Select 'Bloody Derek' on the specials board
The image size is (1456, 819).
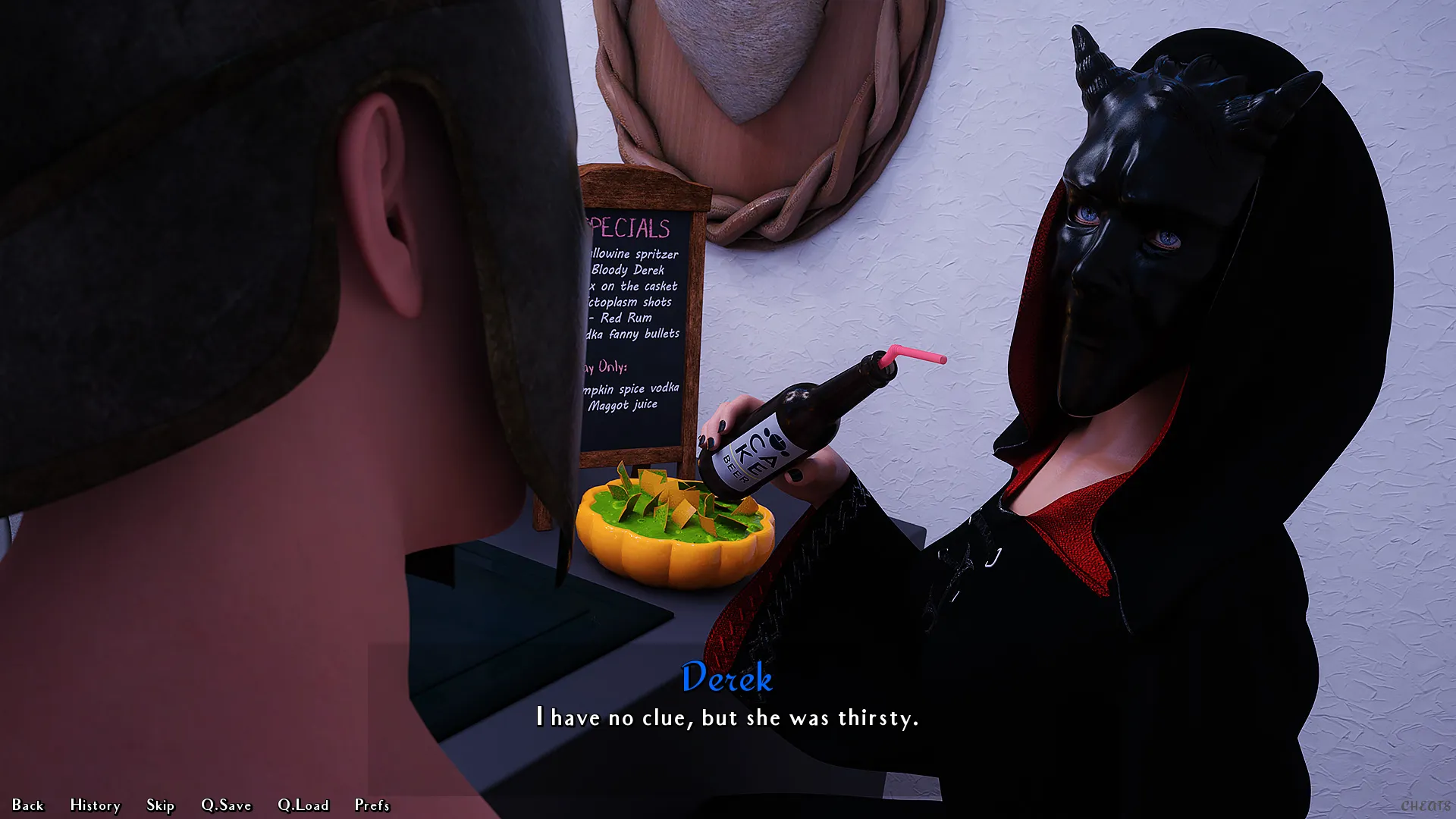pyautogui.click(x=629, y=270)
